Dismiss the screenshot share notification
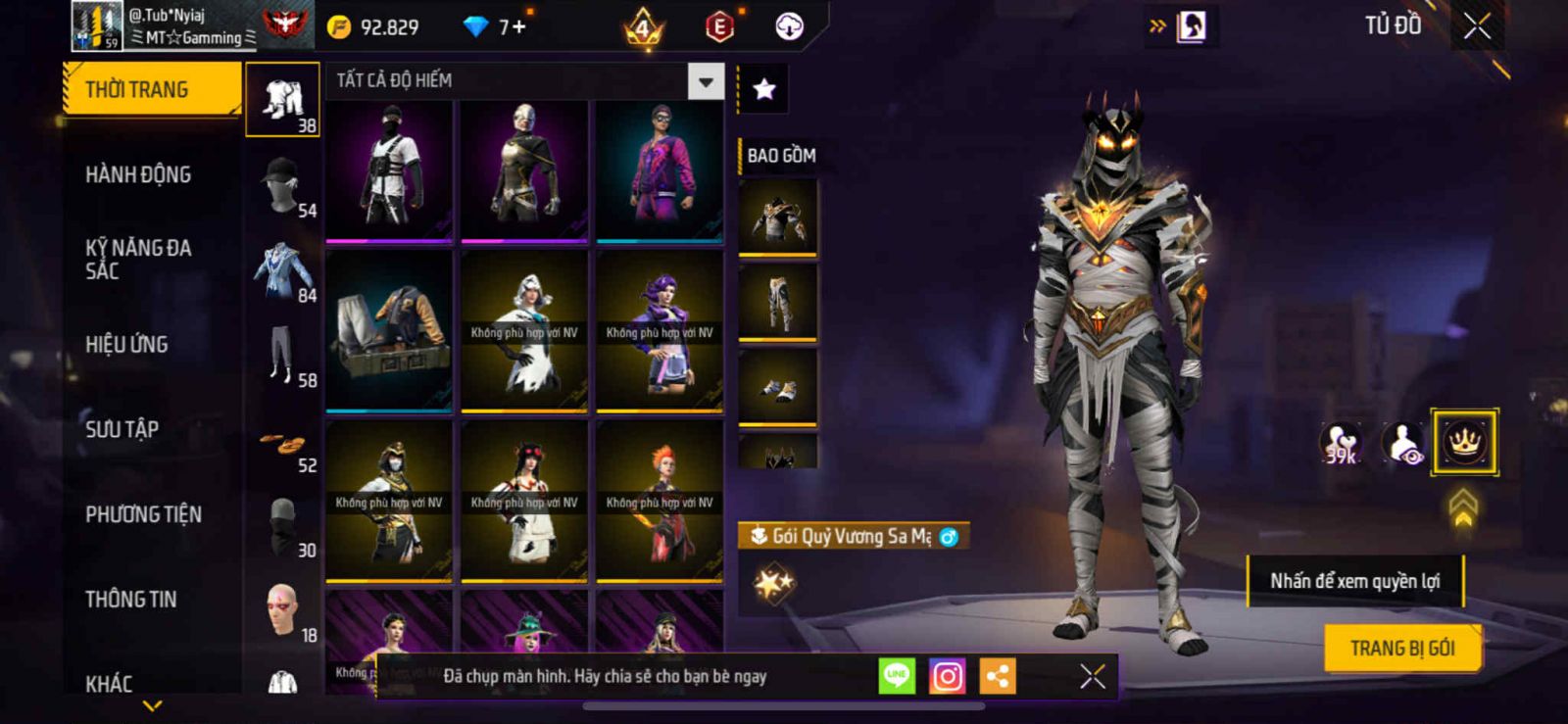Screen dimensions: 1568x724 pos(1093,676)
